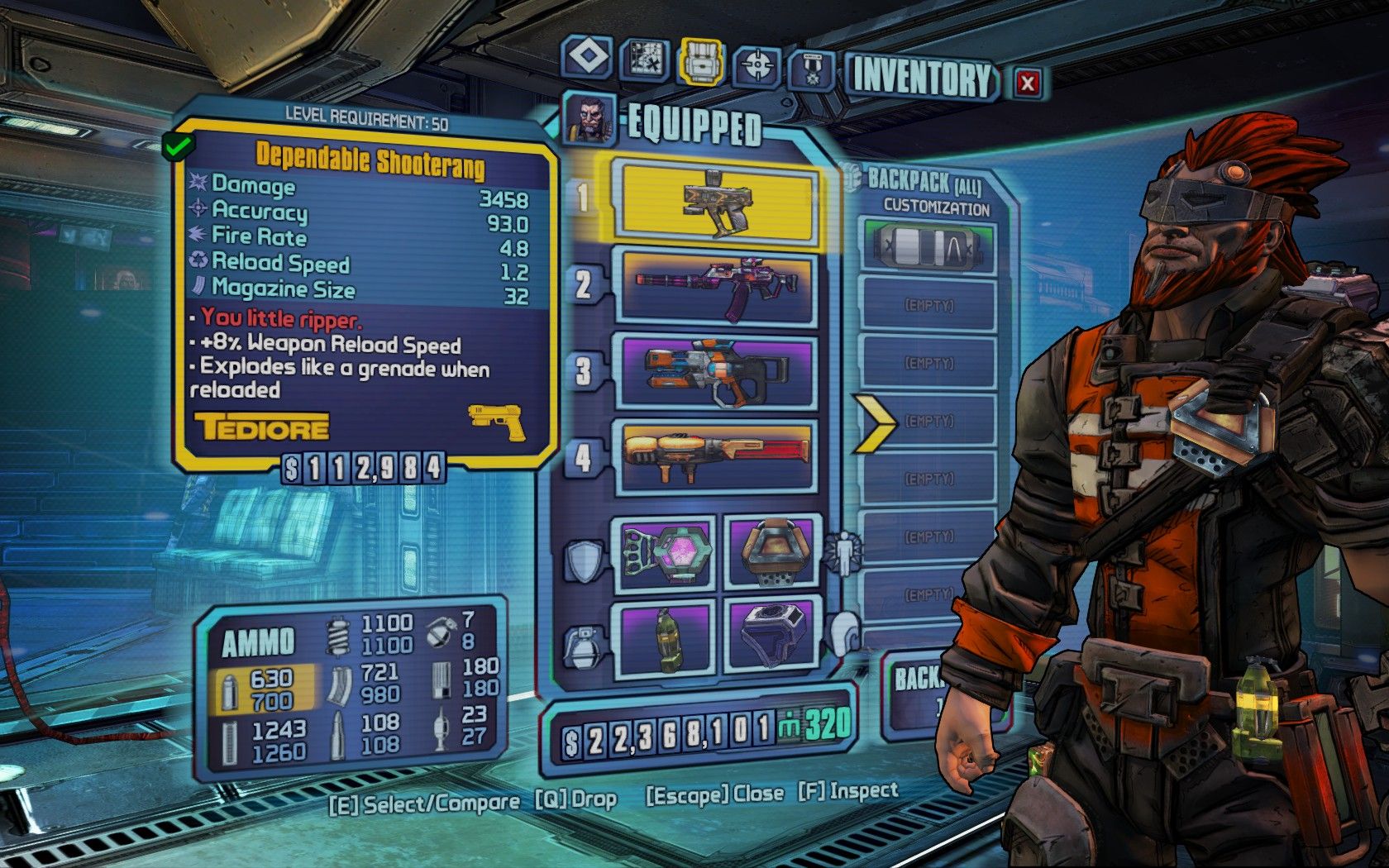
Task: Close the inventory with the red X
Action: click(1027, 83)
